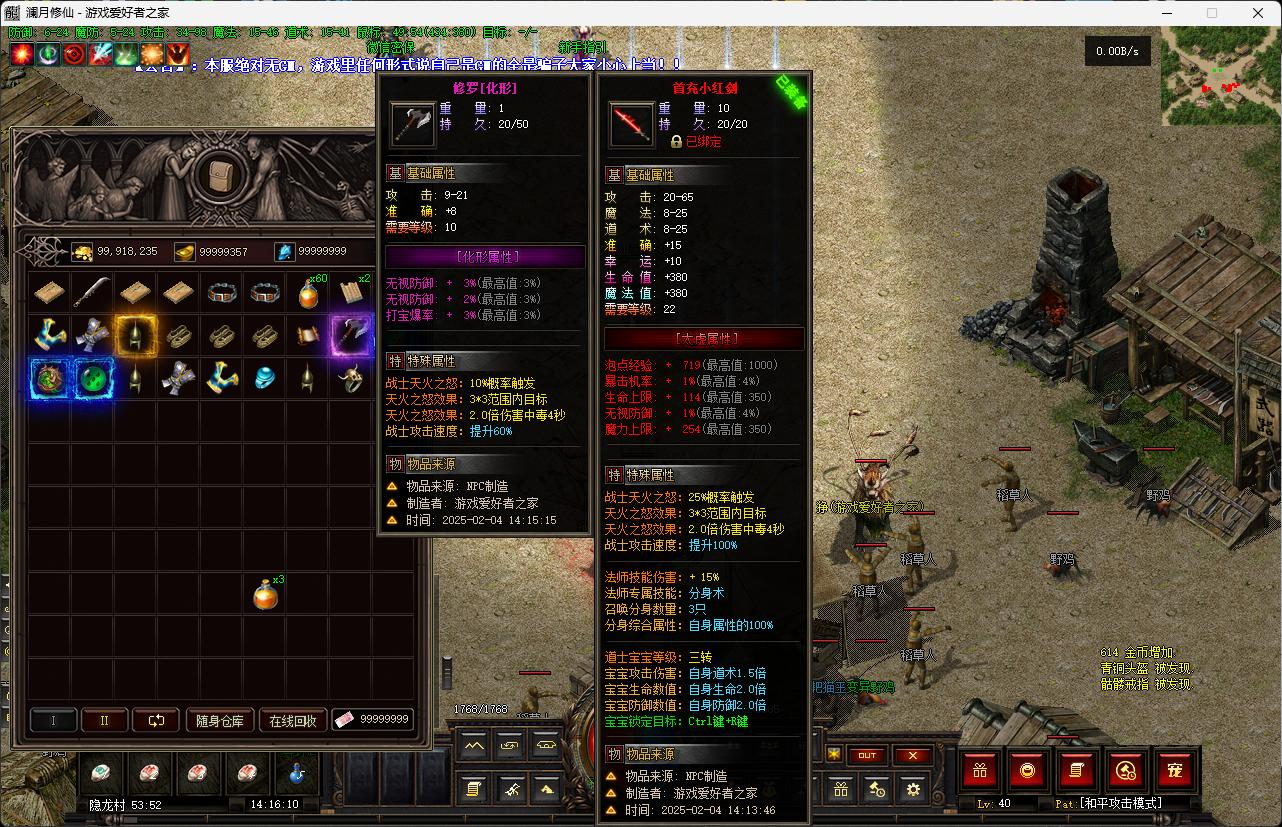Switch to bag page I

pyautogui.click(x=54, y=720)
